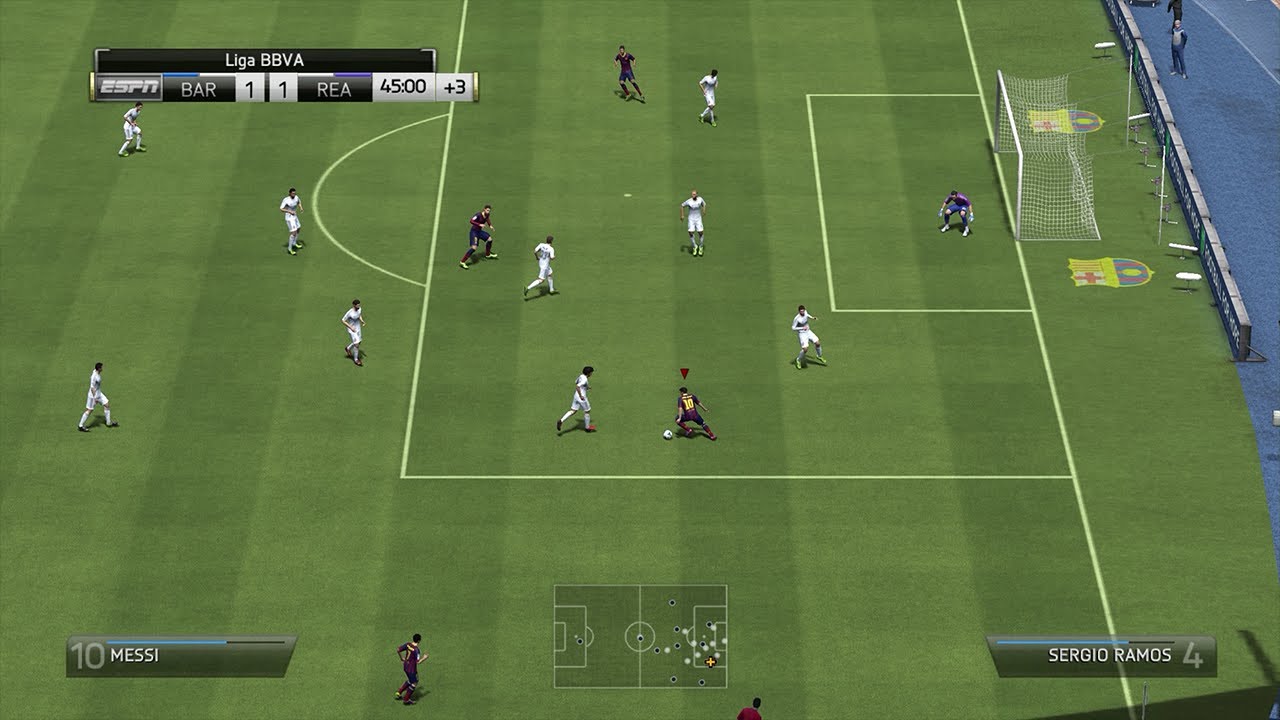Select the Sergio Ramos player name panel

click(1101, 656)
